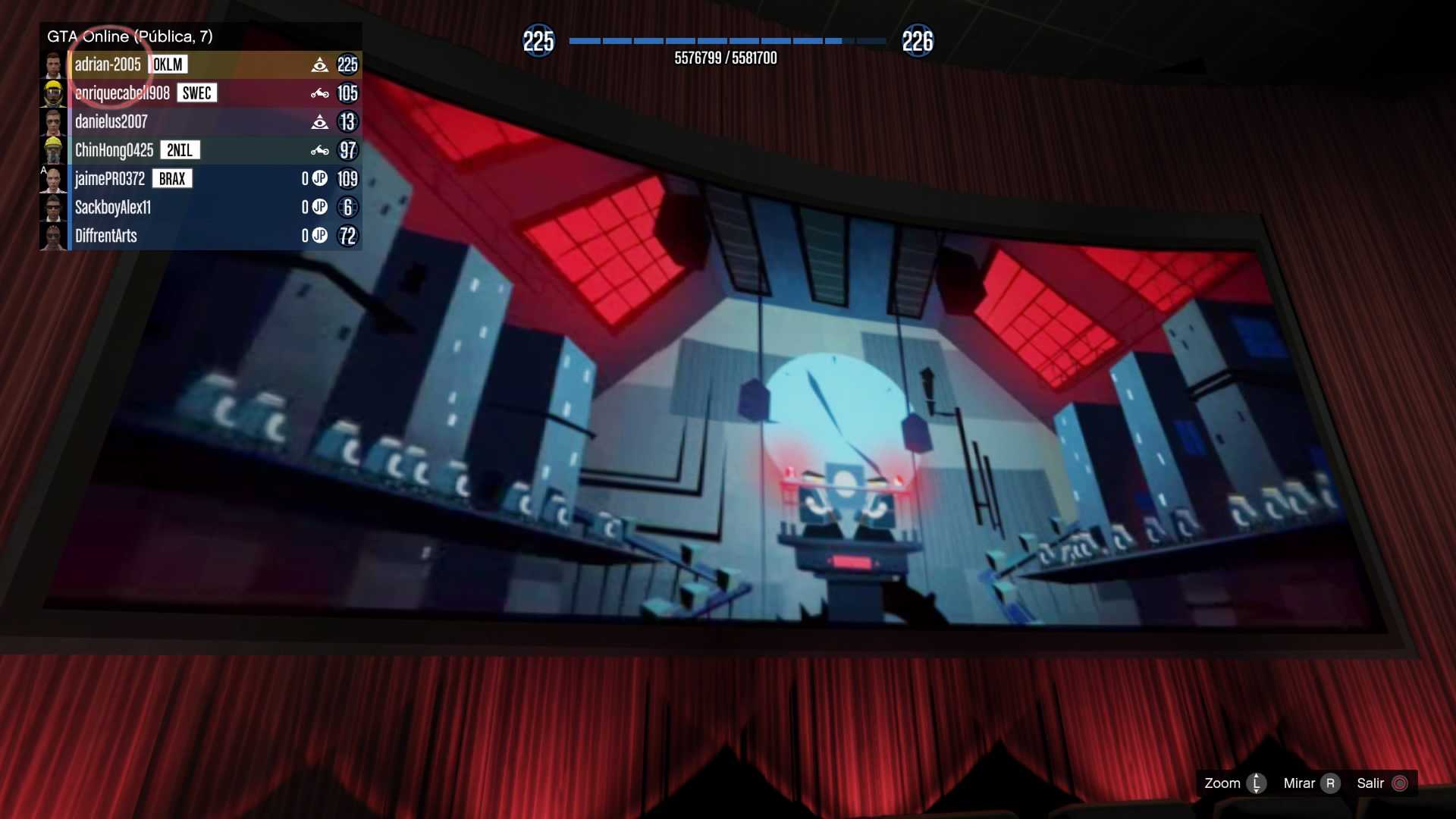The width and height of the screenshot is (1456, 819).
Task: Pick jaimePRO372 in the player list
Action: 109,179
